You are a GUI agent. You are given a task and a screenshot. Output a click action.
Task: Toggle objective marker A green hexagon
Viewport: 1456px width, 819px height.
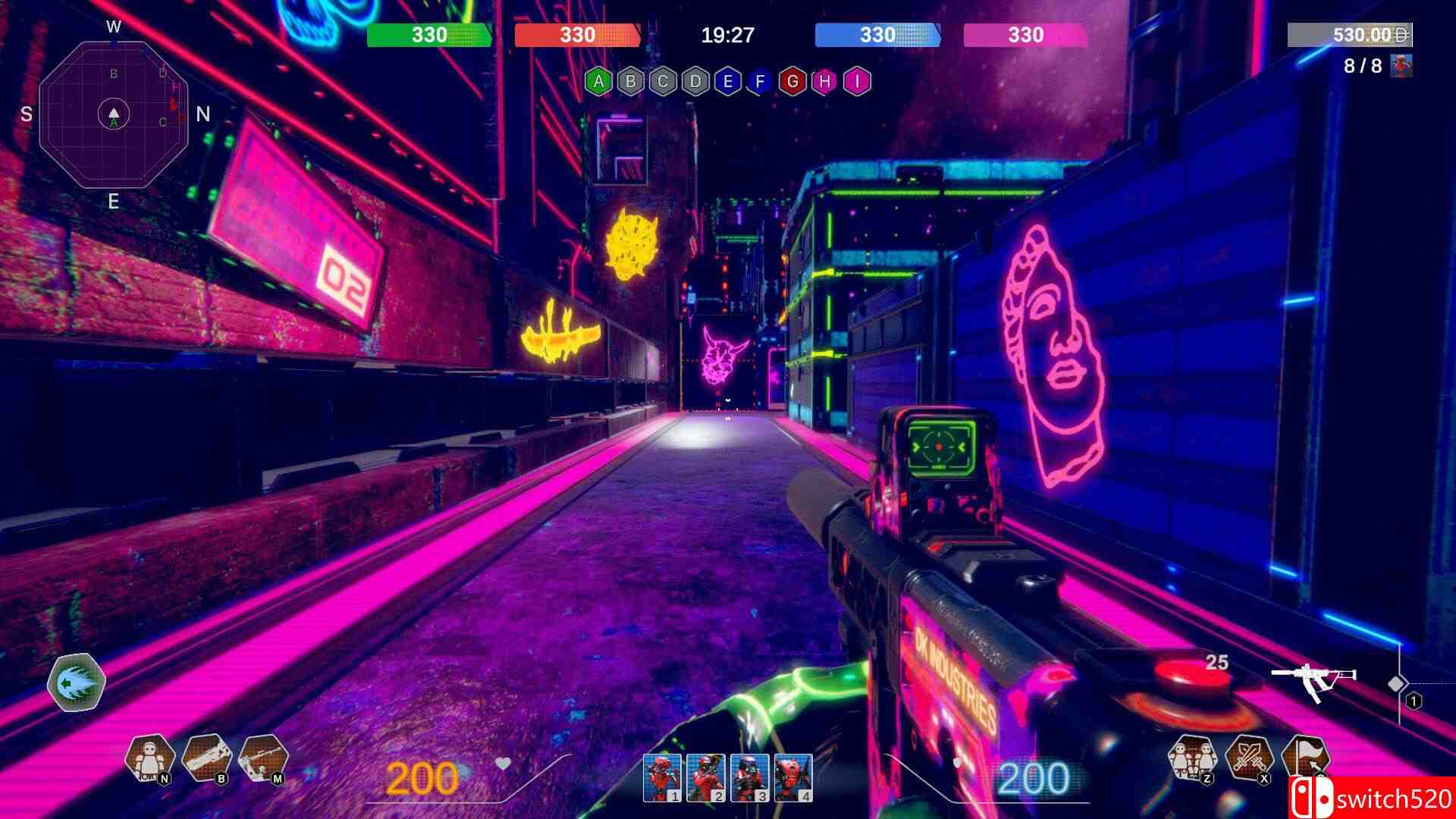(x=598, y=80)
